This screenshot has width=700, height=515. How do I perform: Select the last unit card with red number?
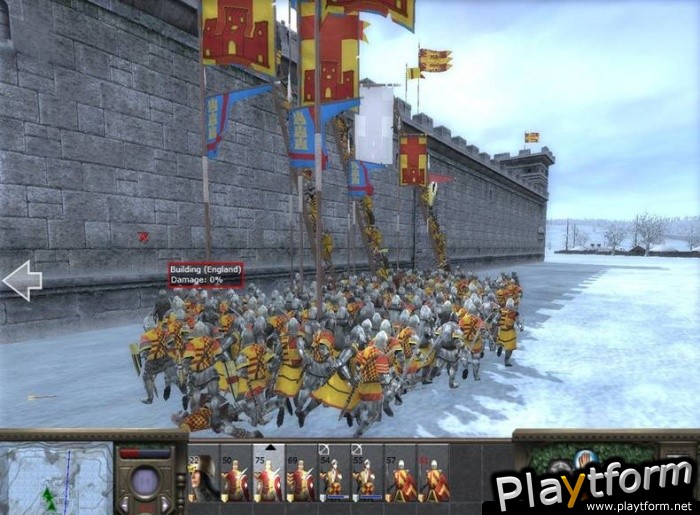433,477
